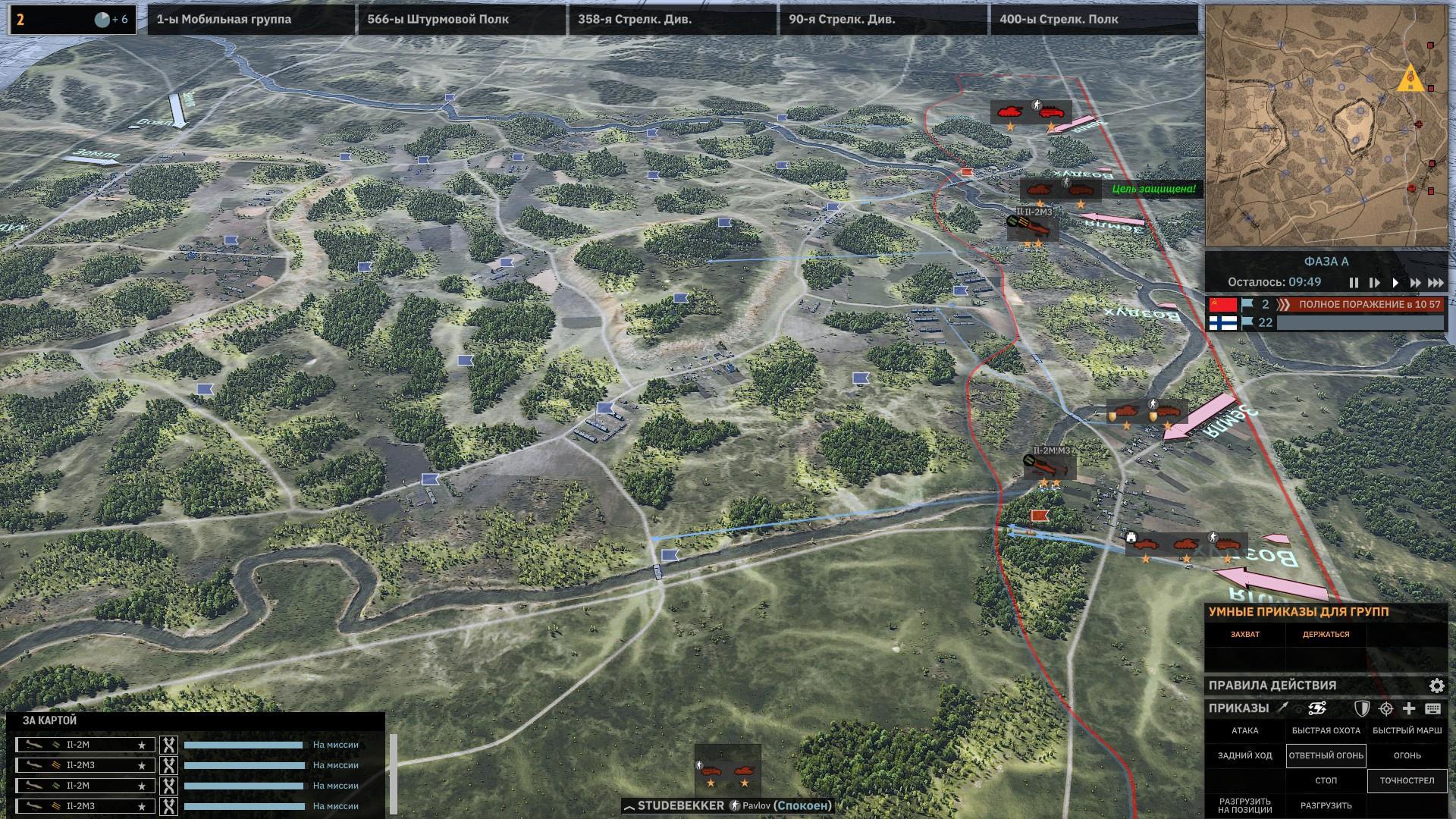
Task: Open action rules gear settings
Action: click(x=1436, y=686)
